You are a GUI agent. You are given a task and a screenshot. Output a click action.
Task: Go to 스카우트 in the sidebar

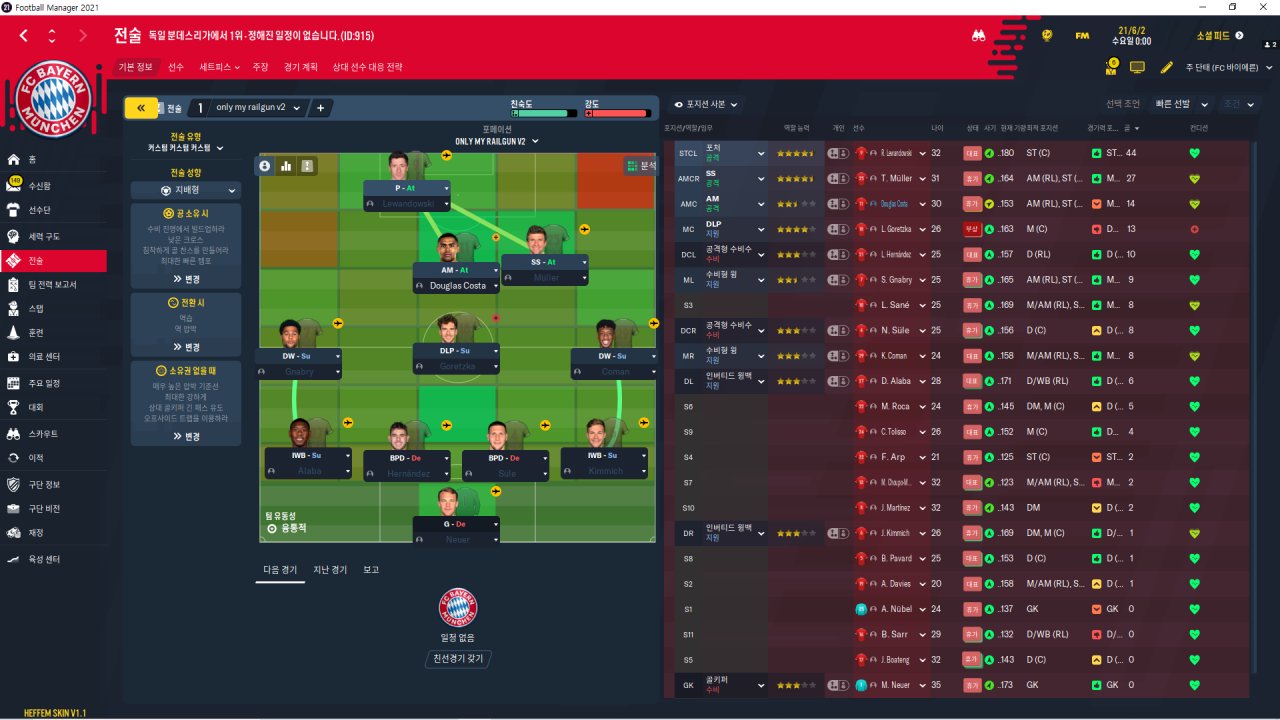coord(43,435)
